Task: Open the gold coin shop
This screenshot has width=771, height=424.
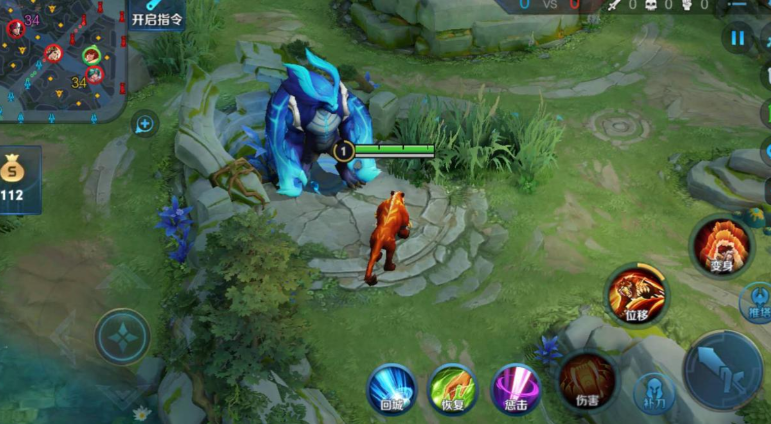Action: (x=15, y=179)
